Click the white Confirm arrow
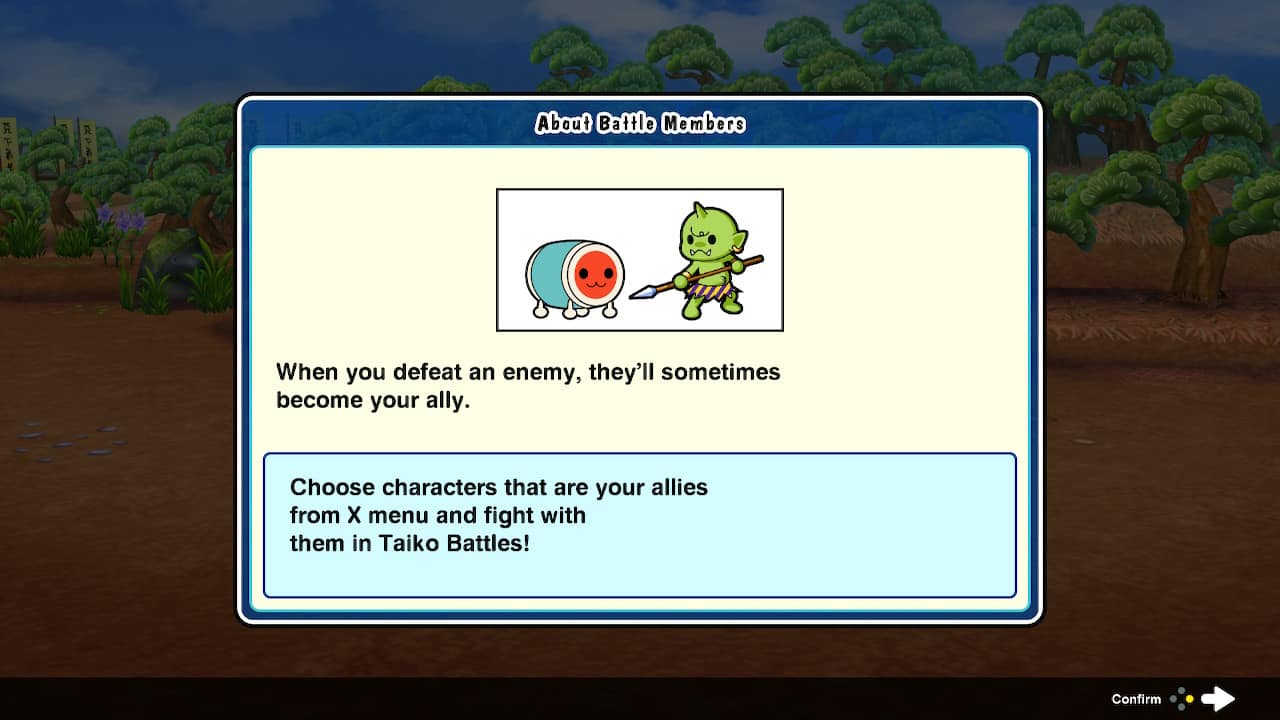 (1218, 699)
